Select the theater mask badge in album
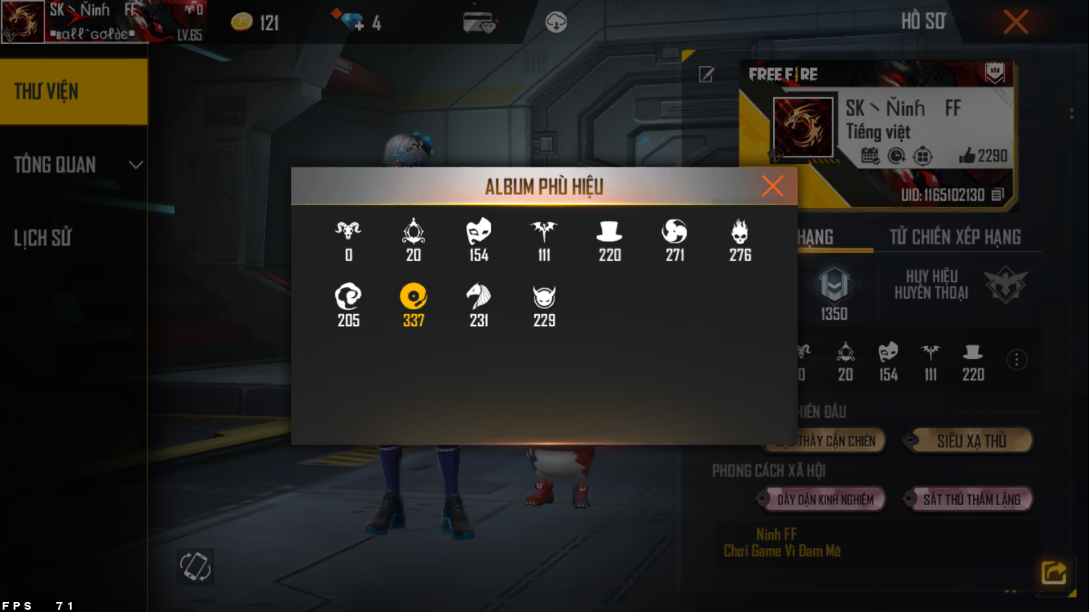Screen dimensions: 1089x612 (x=478, y=232)
